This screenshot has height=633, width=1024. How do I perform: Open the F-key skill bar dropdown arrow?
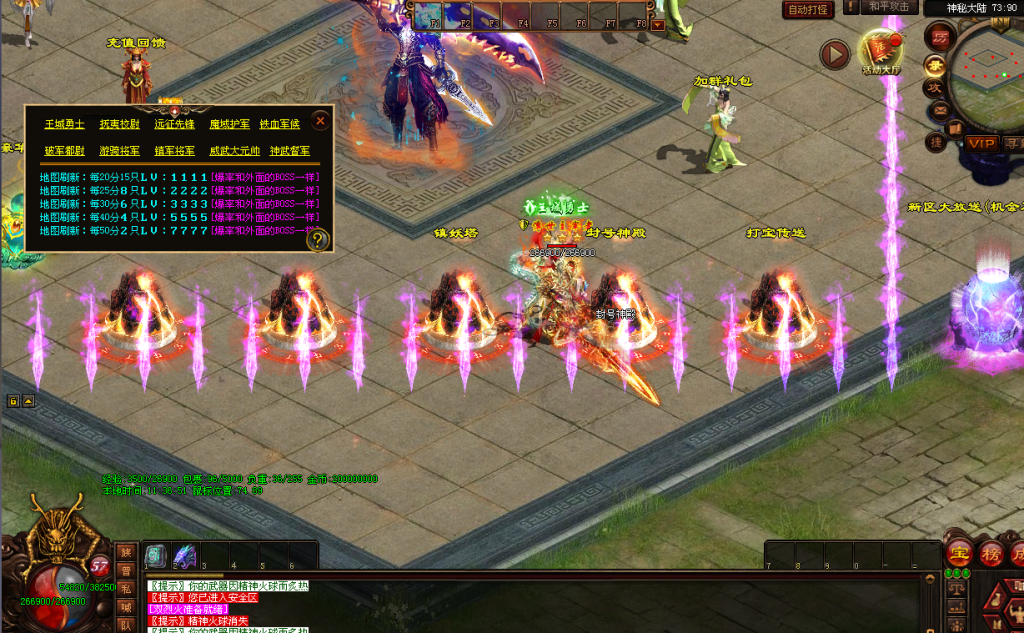tap(657, 24)
